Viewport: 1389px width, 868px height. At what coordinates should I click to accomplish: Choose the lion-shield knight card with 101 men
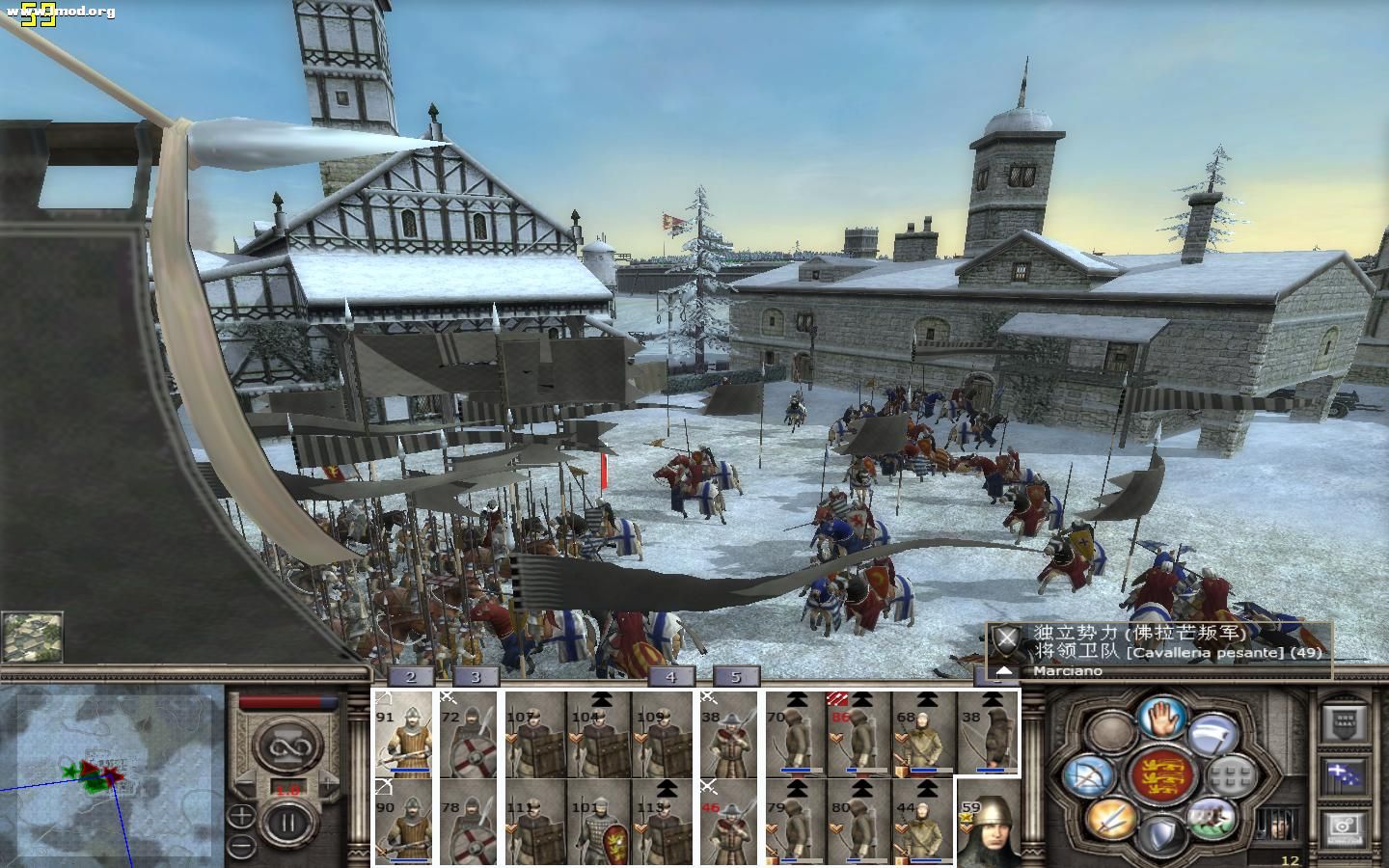tap(599, 822)
